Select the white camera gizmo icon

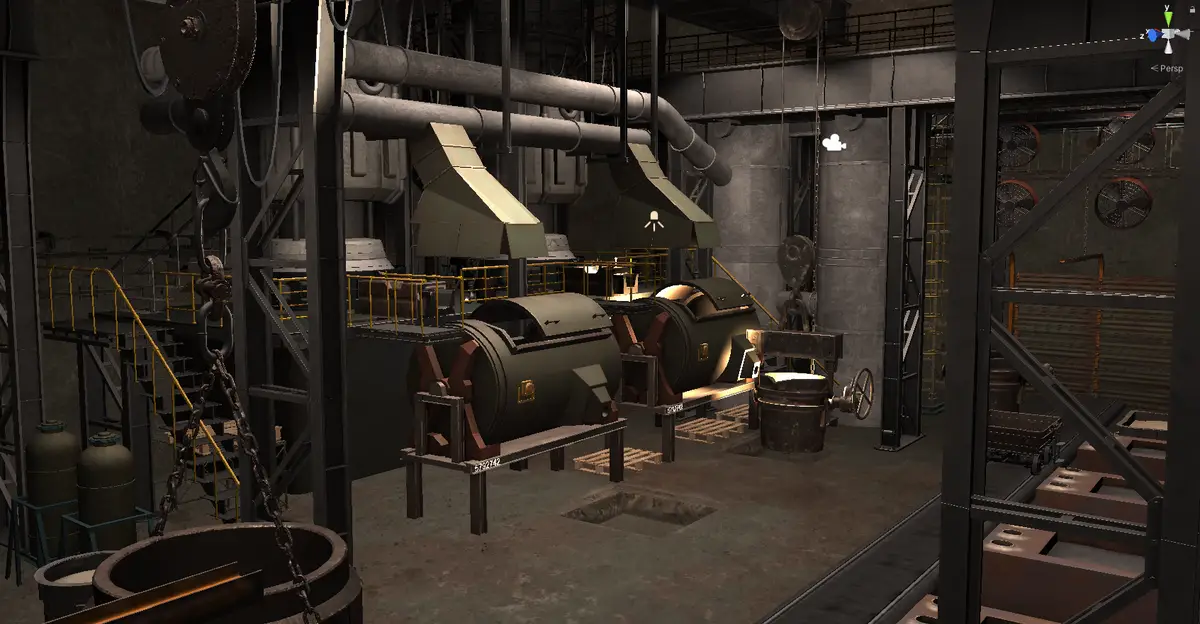(x=832, y=143)
